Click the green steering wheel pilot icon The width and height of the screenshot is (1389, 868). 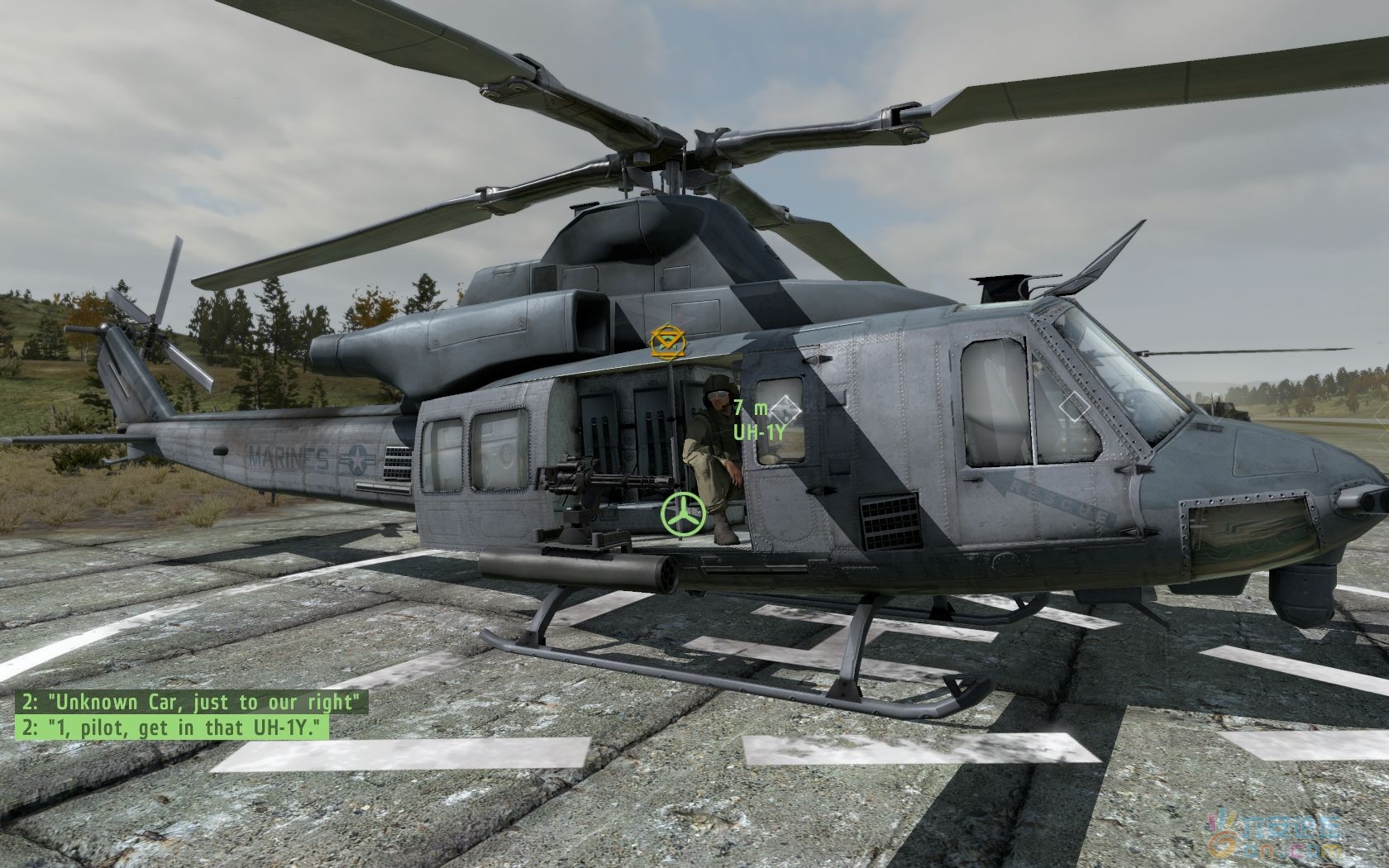[683, 515]
